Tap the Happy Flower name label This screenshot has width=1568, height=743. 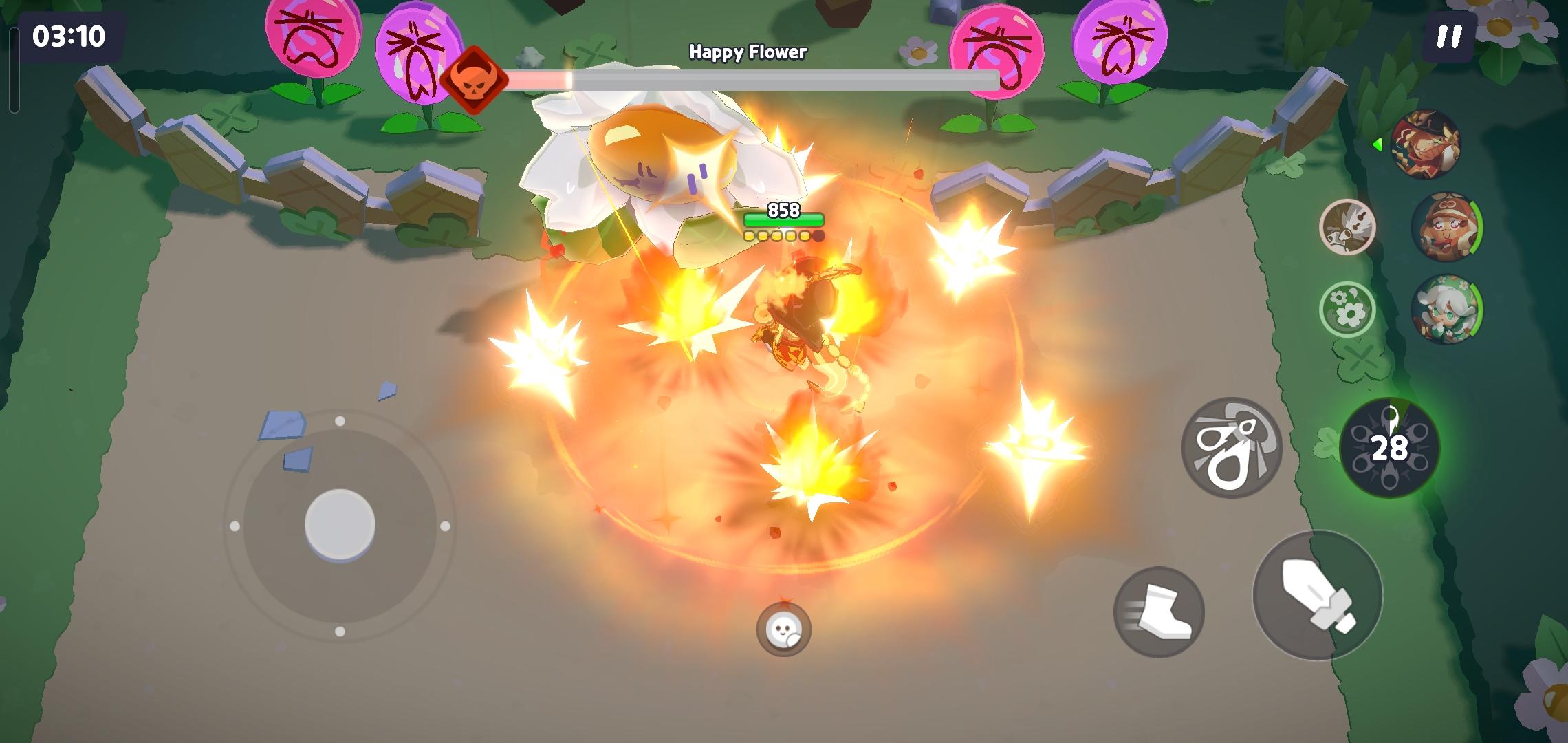tap(748, 51)
